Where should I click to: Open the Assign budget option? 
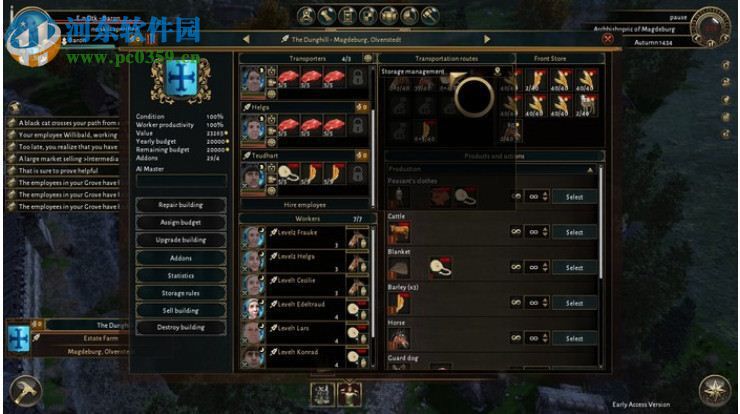click(x=181, y=222)
